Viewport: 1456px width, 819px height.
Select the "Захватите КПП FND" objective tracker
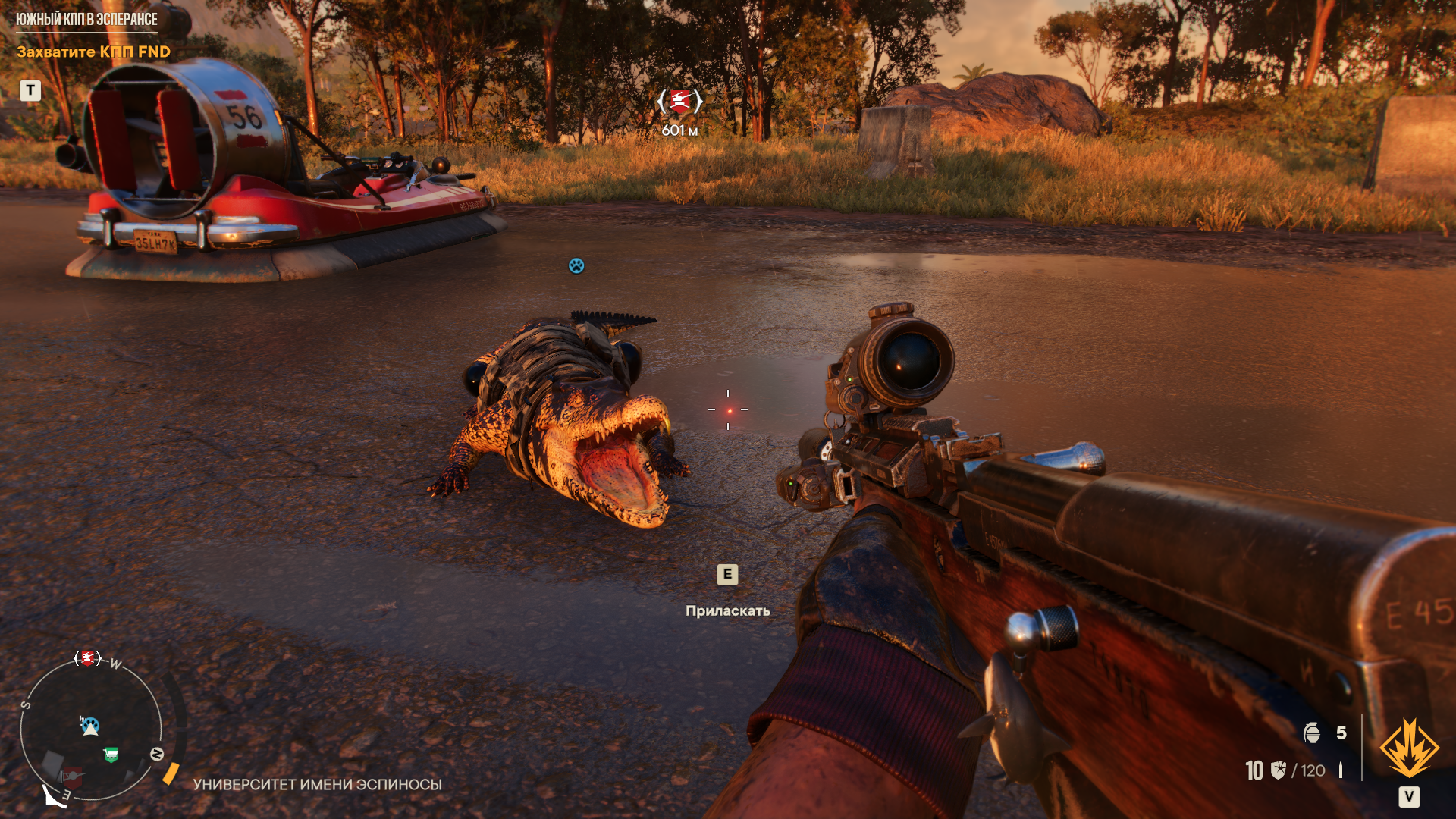[93, 52]
